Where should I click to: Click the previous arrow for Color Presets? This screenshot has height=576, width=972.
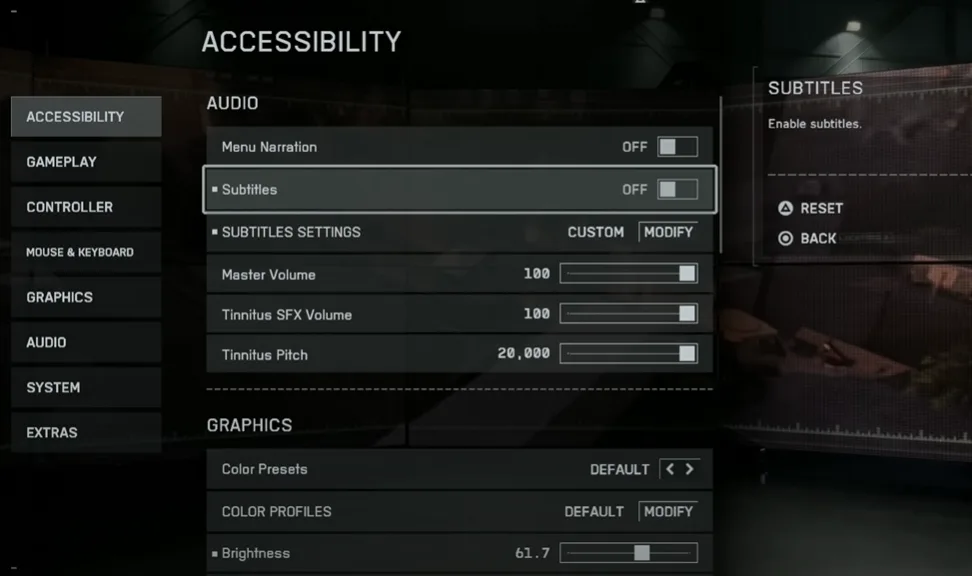click(x=670, y=469)
